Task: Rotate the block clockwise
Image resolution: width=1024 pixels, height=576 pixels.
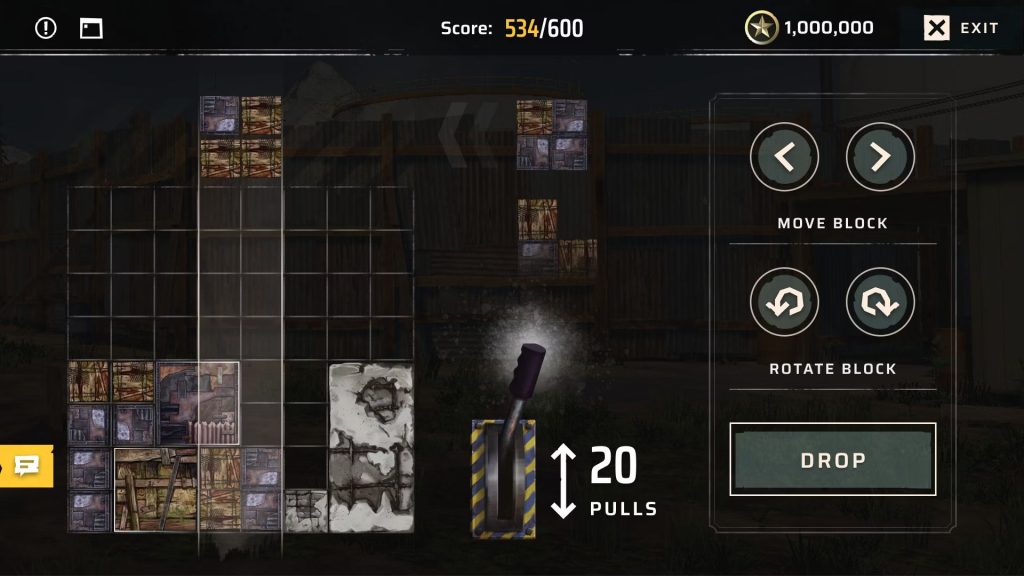Action: [x=880, y=302]
